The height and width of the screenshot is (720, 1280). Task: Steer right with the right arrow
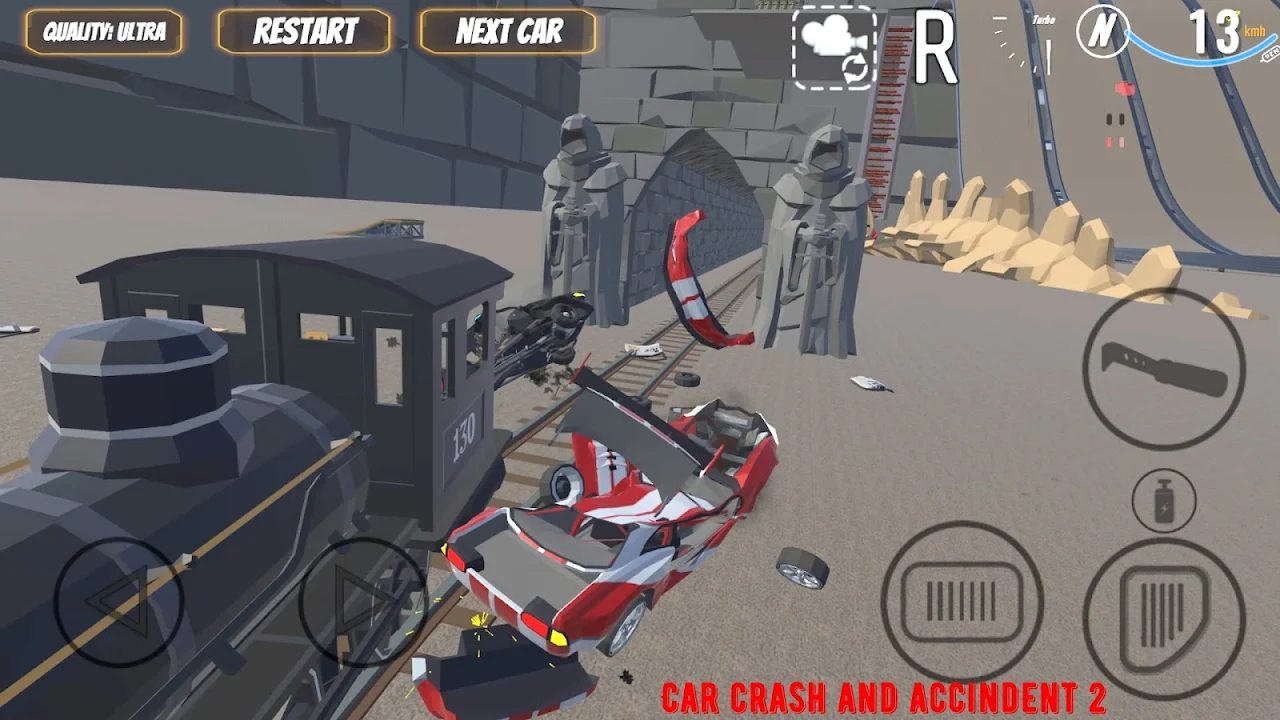(x=363, y=602)
